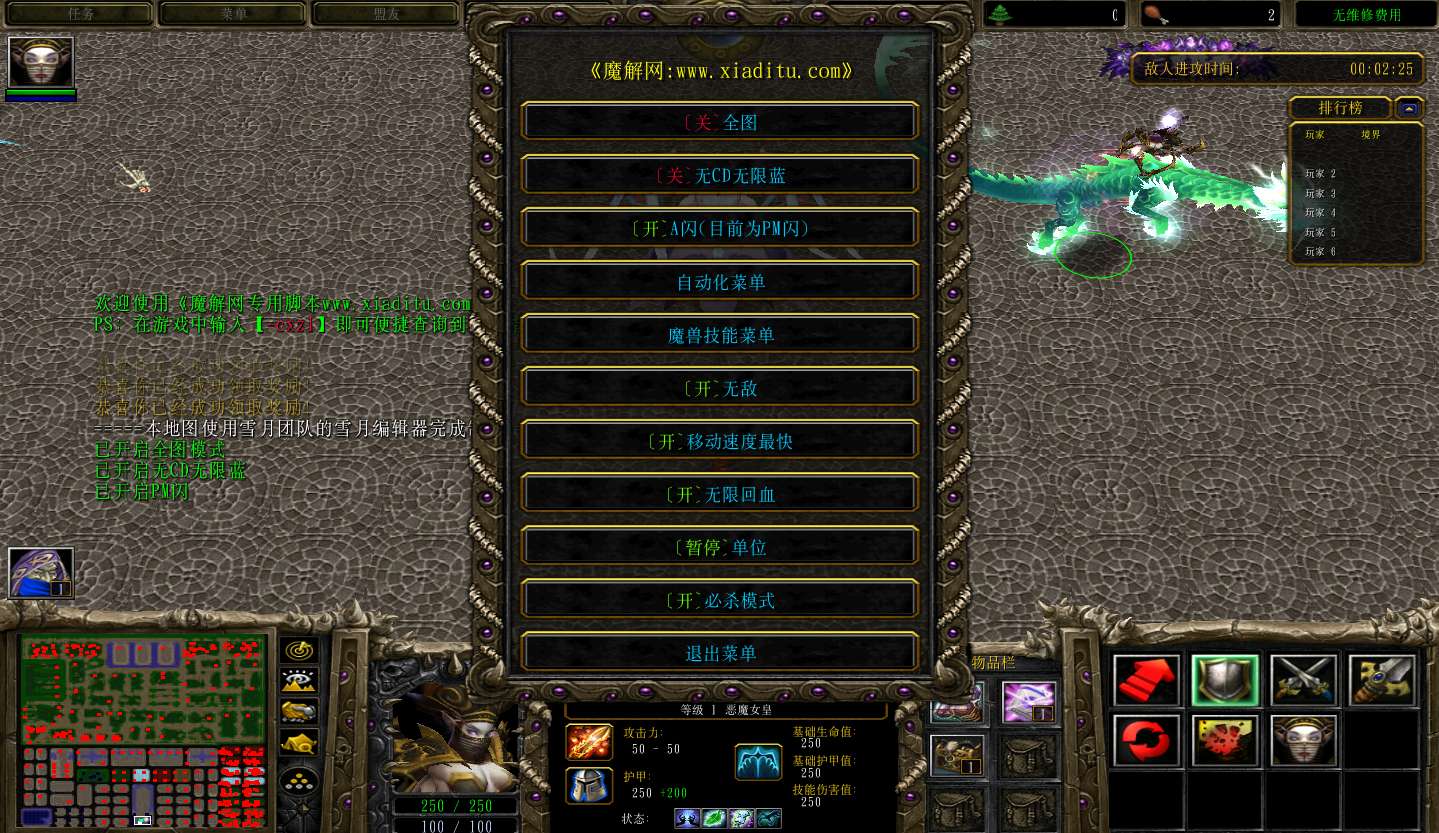Screen dimensions: 1439x833
Task: Click 〔暂停〕单位 to pause units
Action: [719, 546]
